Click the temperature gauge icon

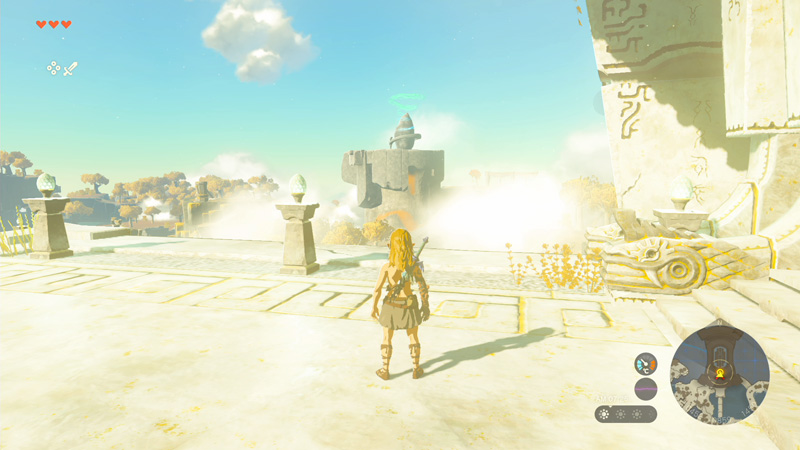[646, 364]
